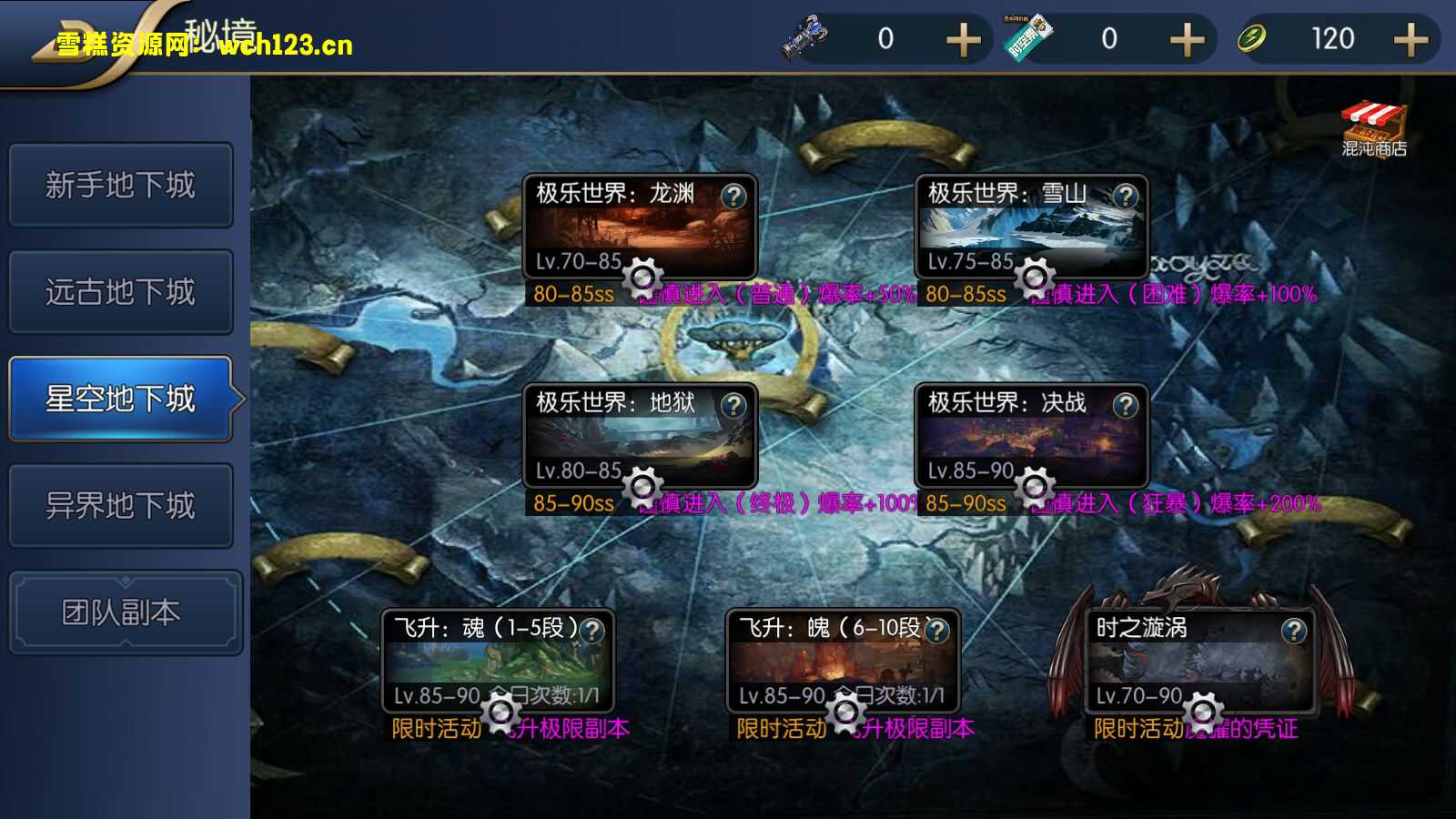1456x819 pixels.
Task: Click the gear icon under 极乐世界：决战
Action: tap(1034, 486)
